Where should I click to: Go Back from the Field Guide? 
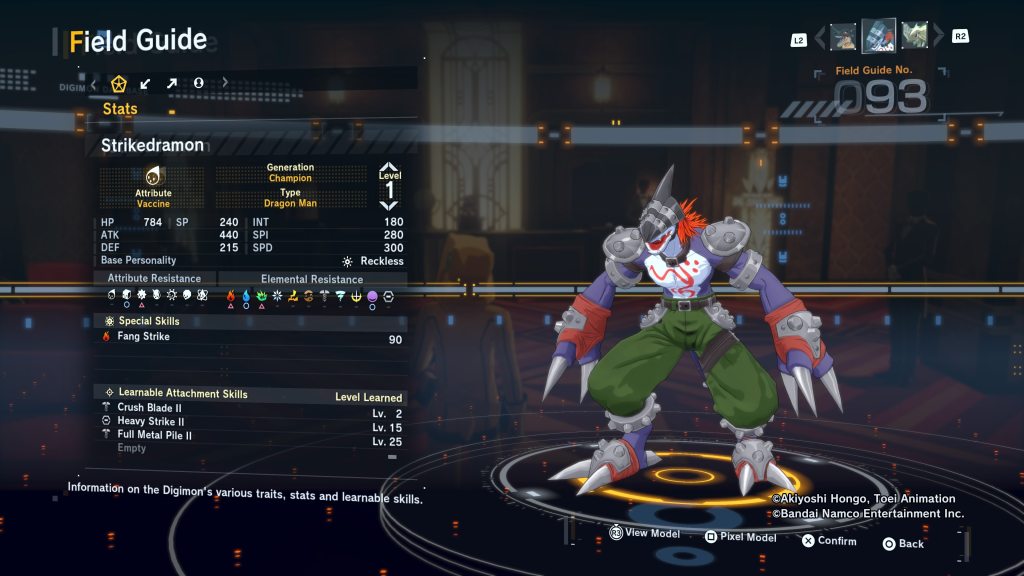click(903, 544)
